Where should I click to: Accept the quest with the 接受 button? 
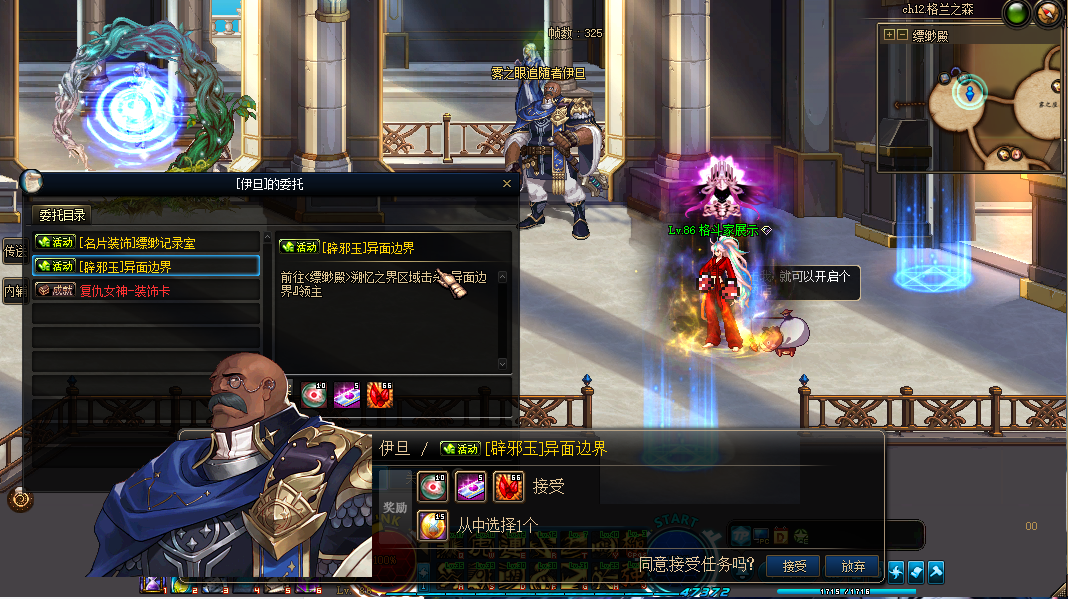(x=794, y=566)
